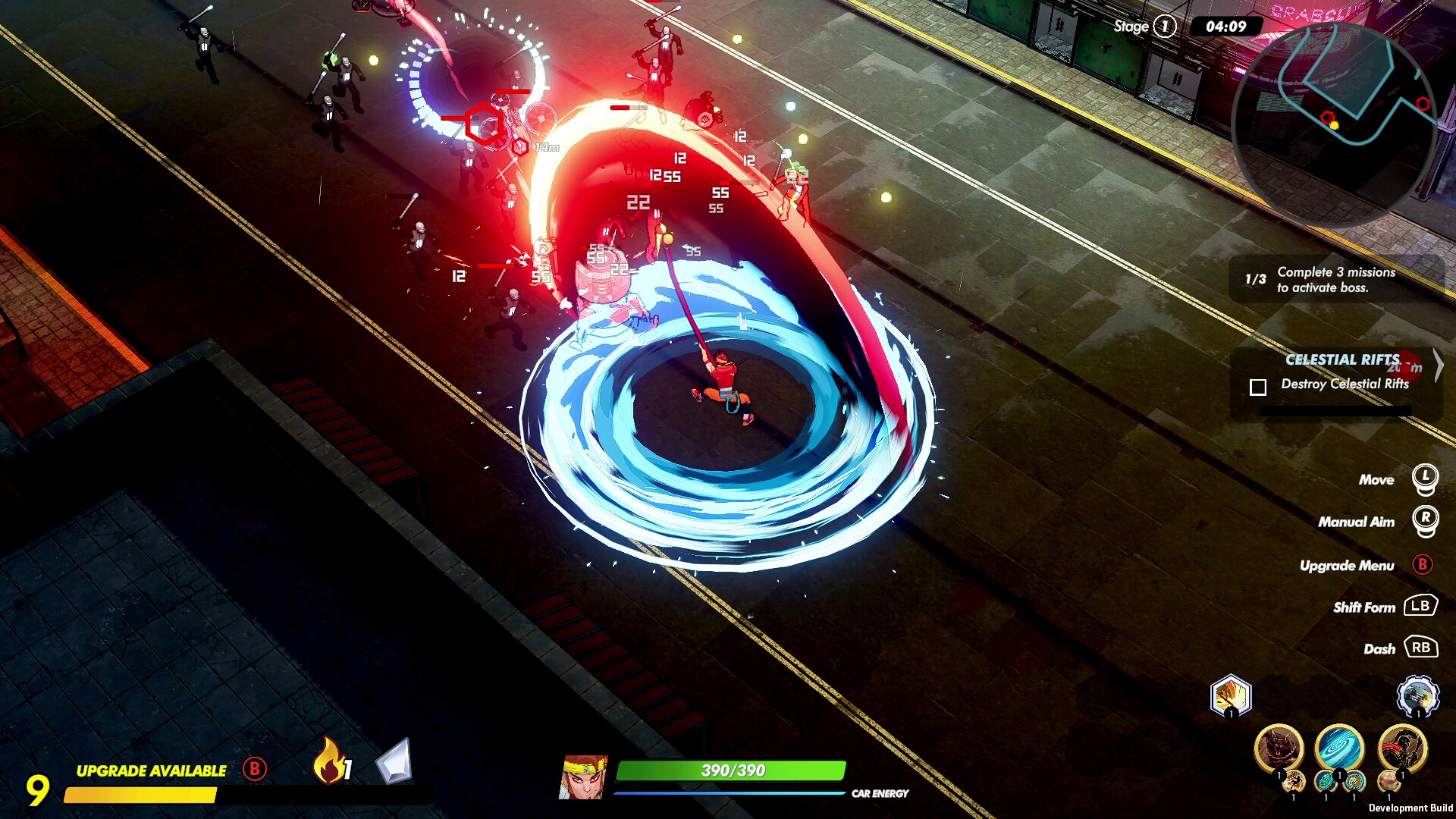Check the Destroy Celestial Rifts checkbox
1456x819 pixels.
1260,387
